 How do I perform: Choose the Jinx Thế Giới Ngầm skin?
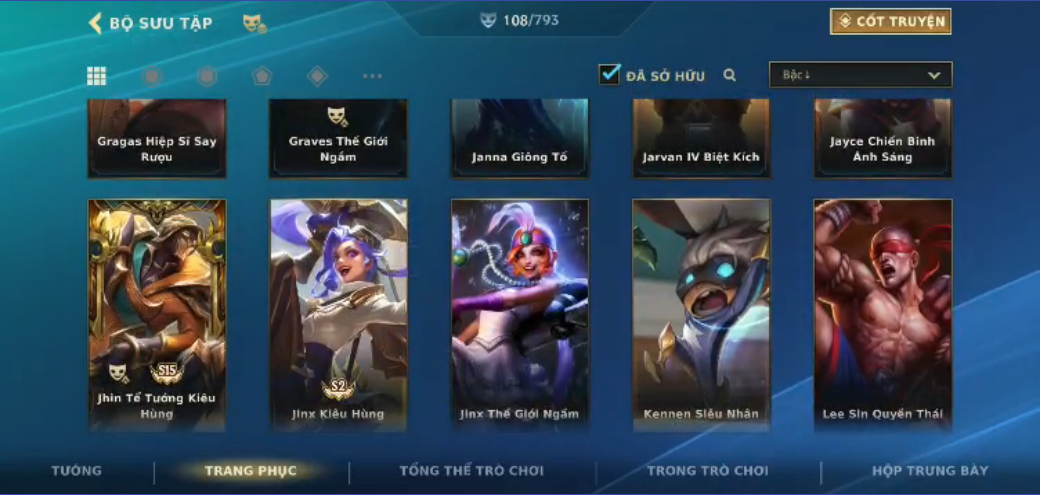[520, 314]
